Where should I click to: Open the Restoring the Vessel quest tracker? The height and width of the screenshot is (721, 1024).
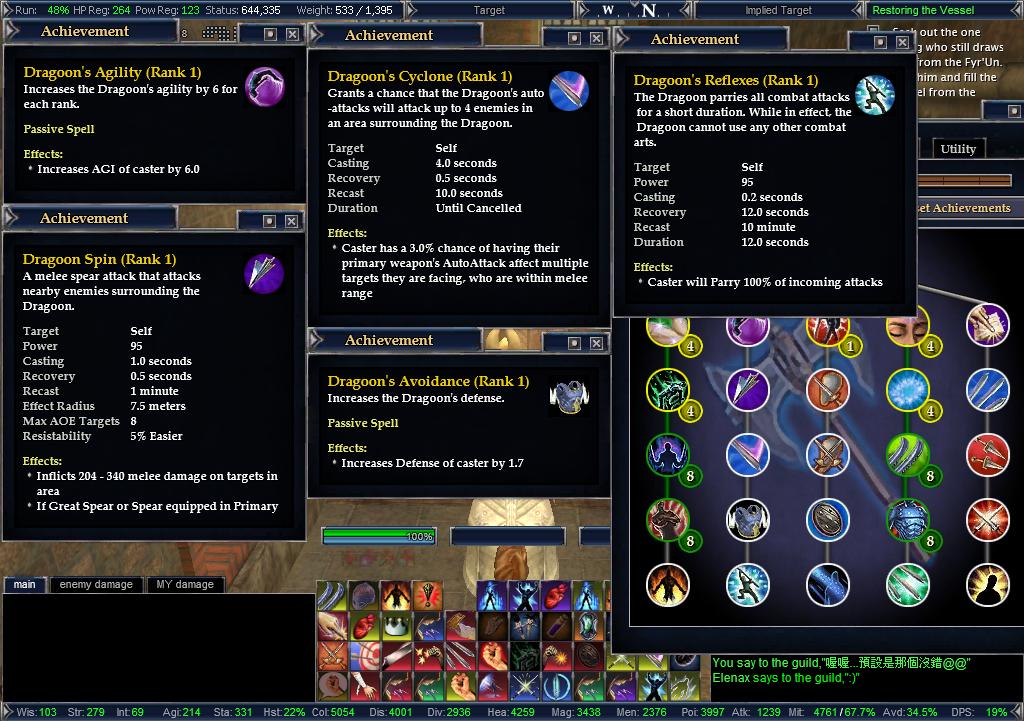[922, 10]
